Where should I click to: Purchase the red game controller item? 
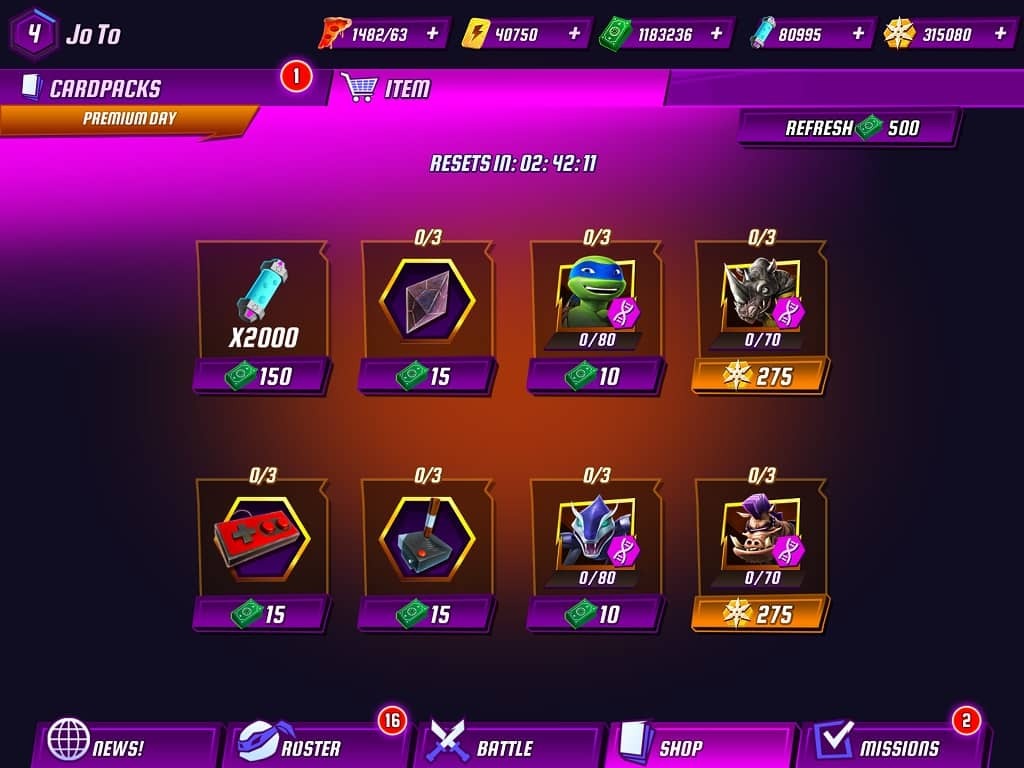point(262,613)
